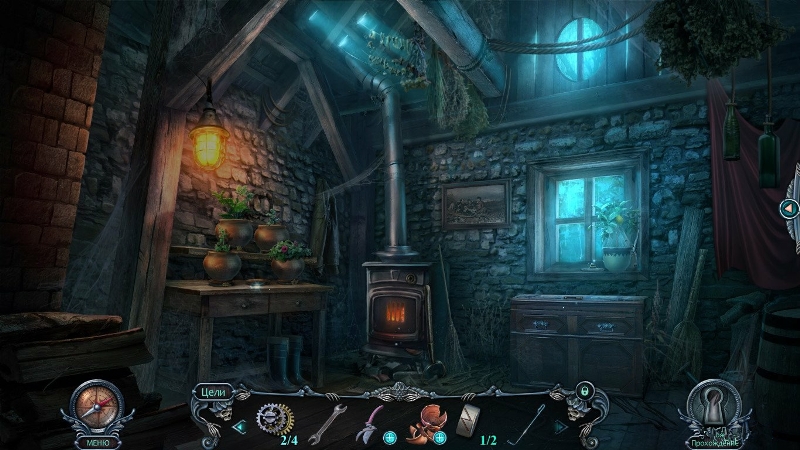
Task: Toggle the inventory lock button
Action: 584,389
